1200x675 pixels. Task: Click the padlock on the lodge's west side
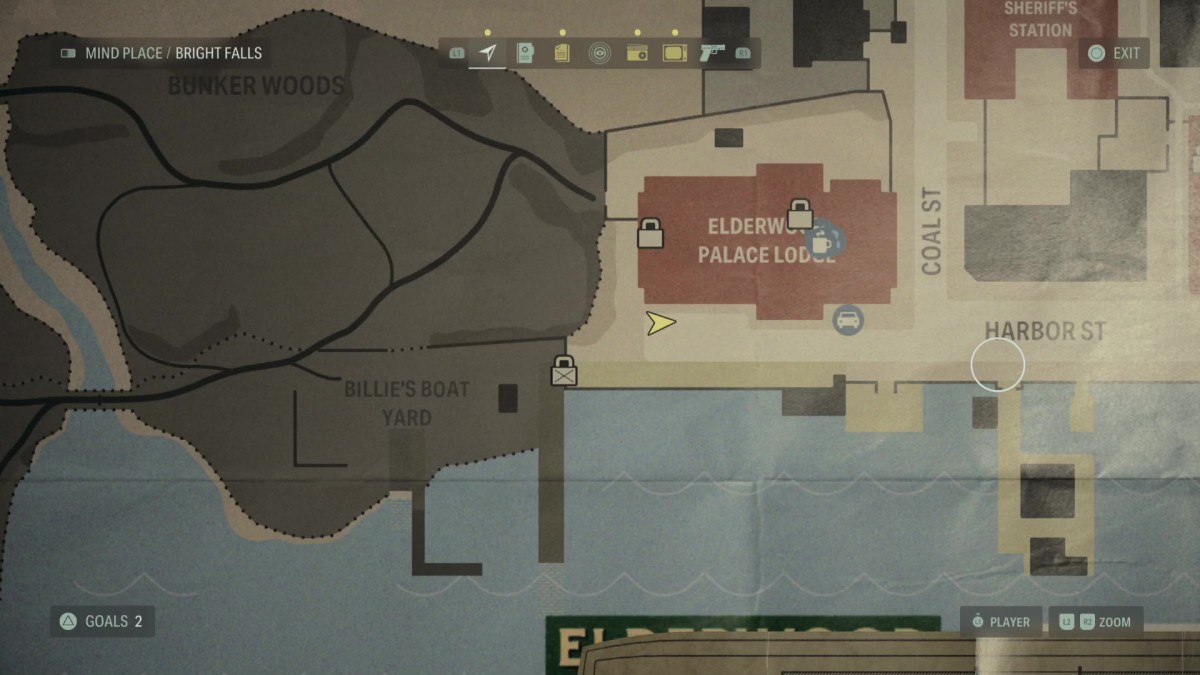651,233
